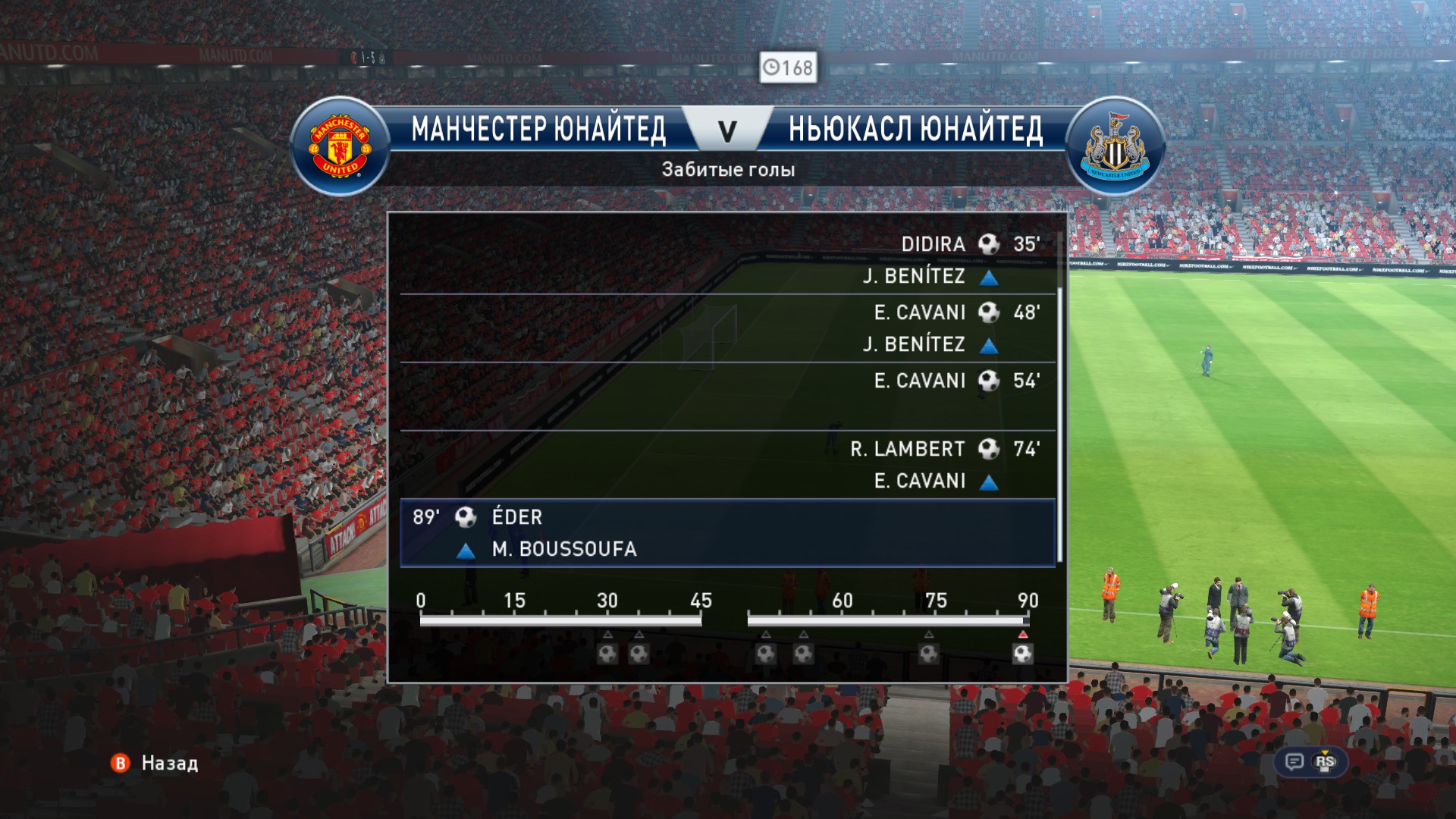Screen dimensions: 1456x819
Task: Select the 74' ball marker on timeline
Action: (929, 653)
